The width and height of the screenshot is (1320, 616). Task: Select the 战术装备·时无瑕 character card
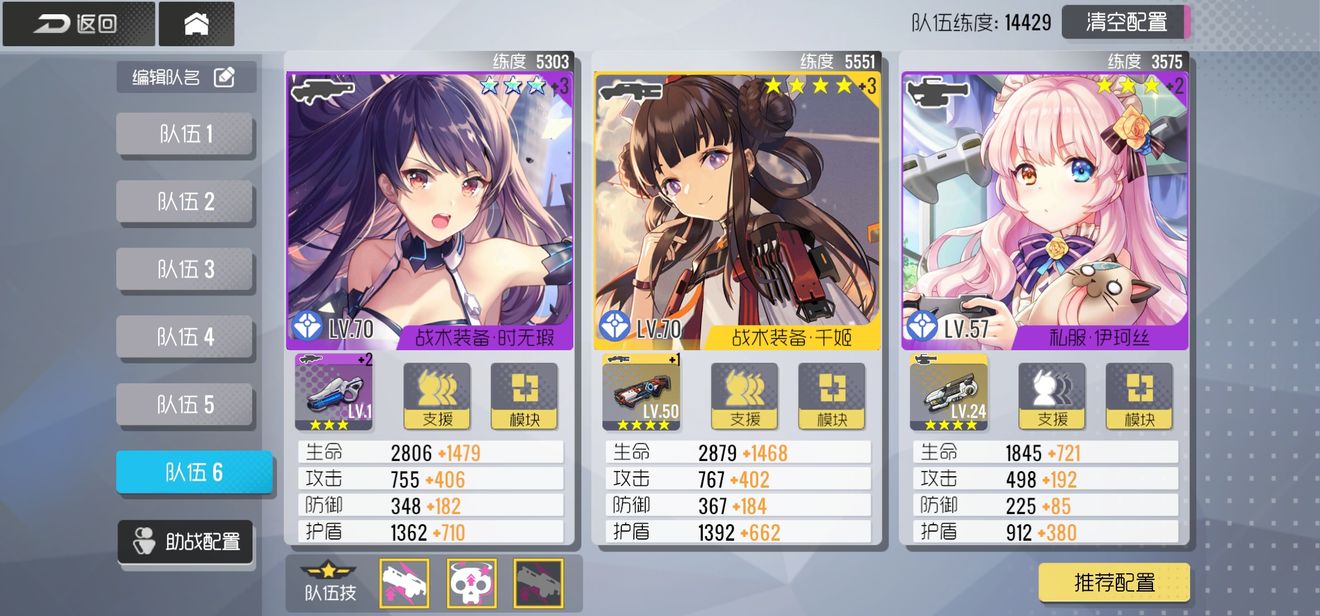(x=430, y=210)
